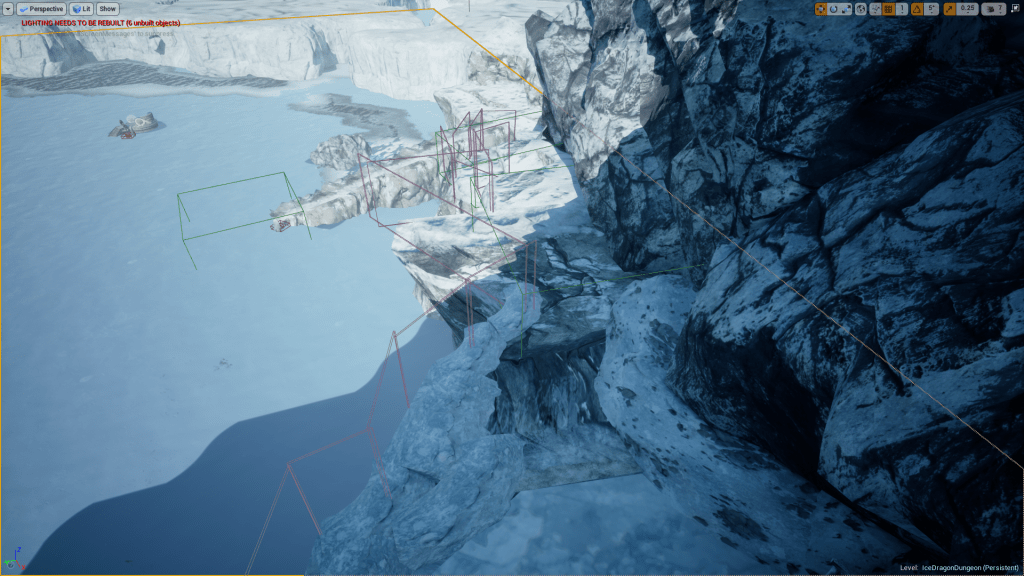Open the grid snap size dropdown
Viewport: 1024px width, 576px height.
tap(902, 9)
